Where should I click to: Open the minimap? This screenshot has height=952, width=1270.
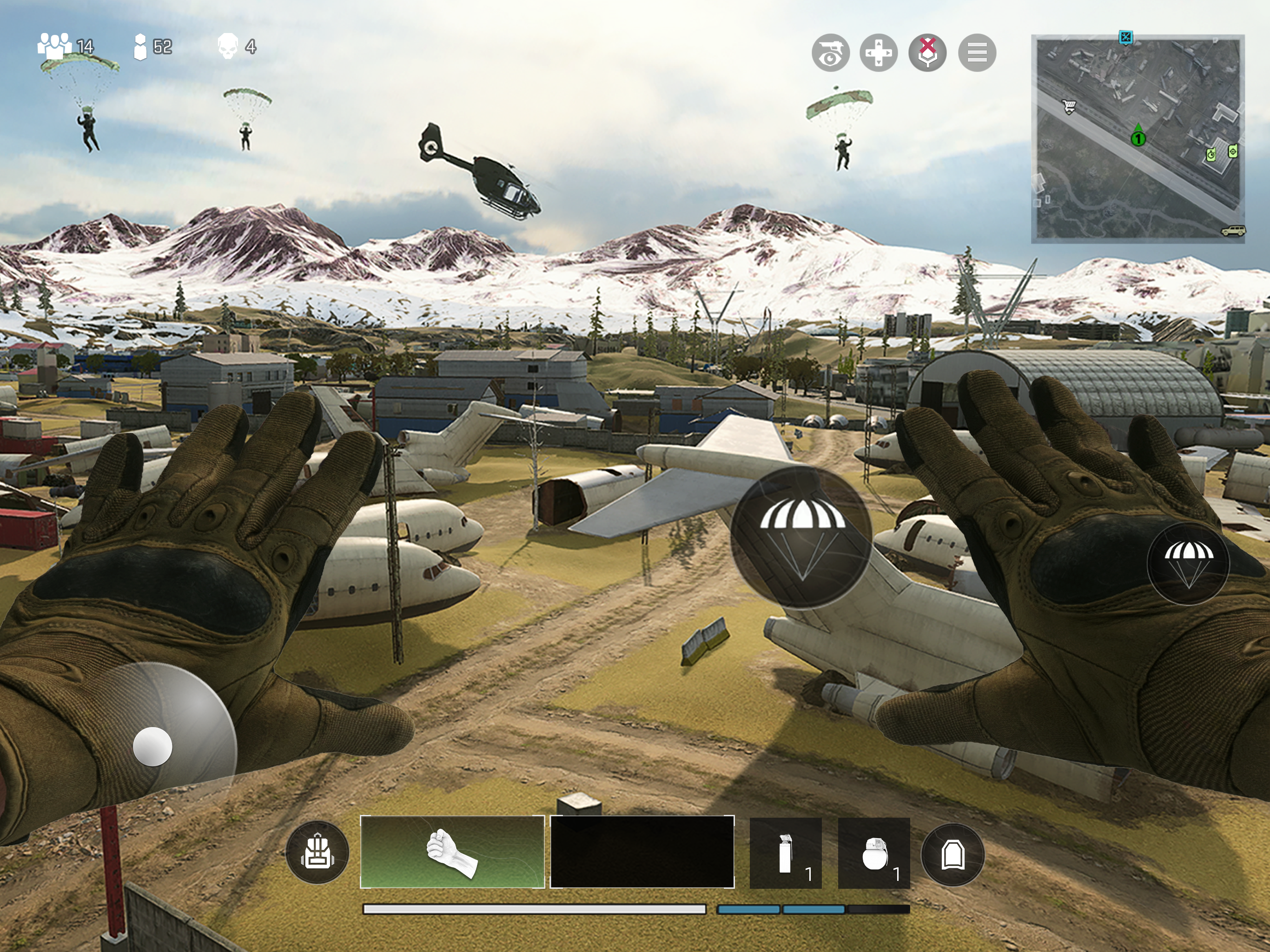tap(1138, 139)
